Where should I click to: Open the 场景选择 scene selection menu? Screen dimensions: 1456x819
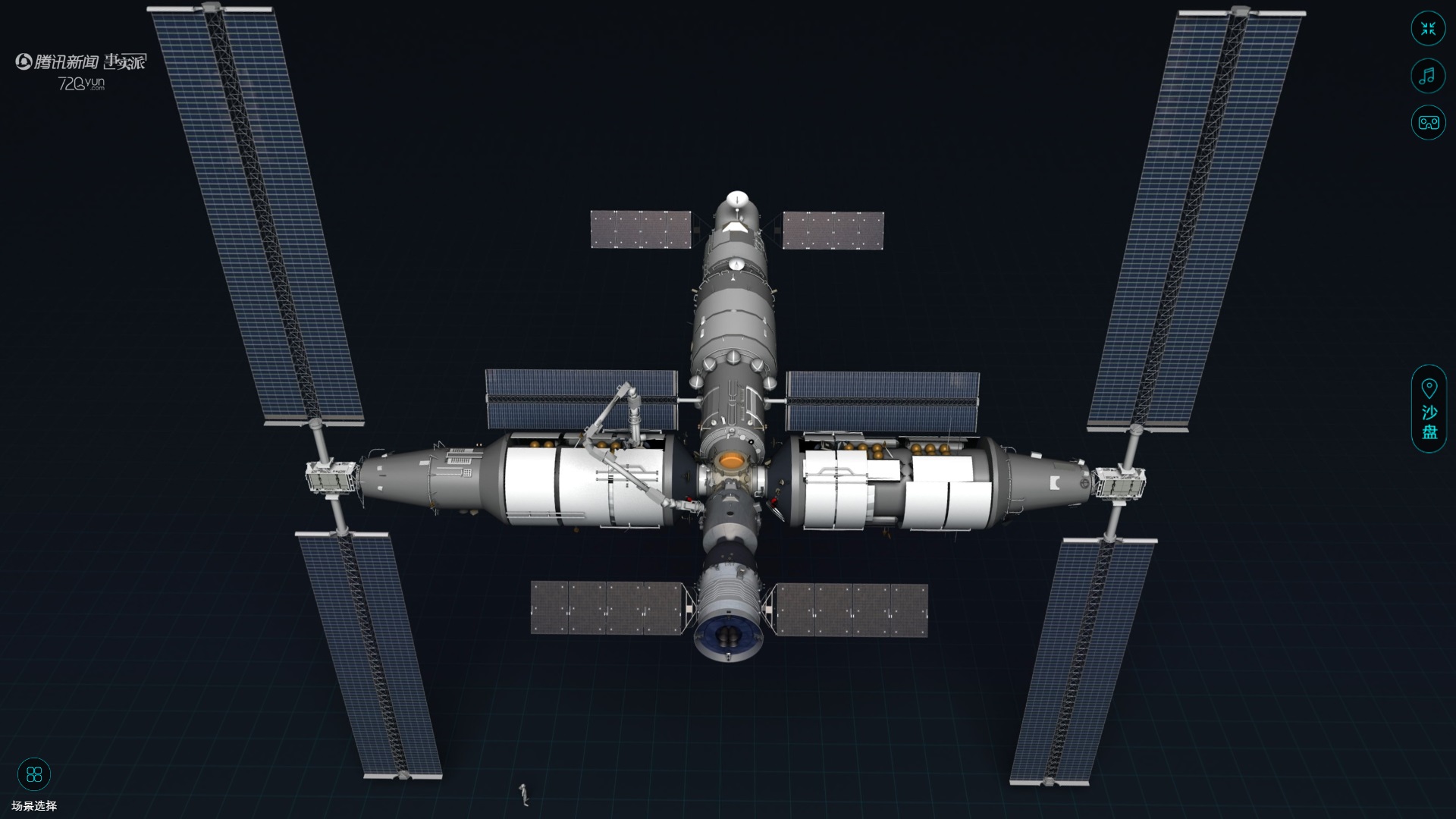(34, 775)
